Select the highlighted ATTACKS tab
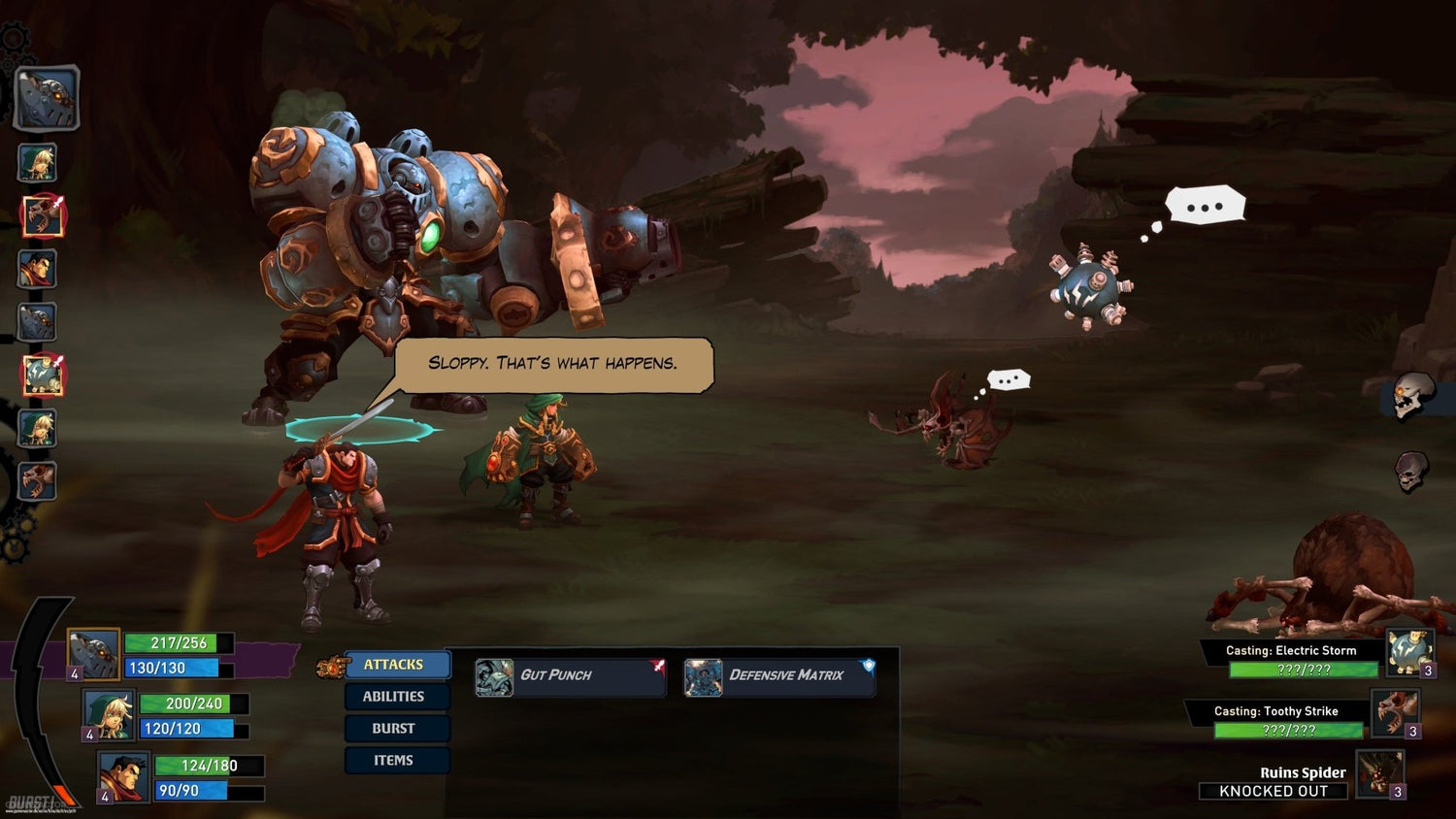 (x=396, y=665)
